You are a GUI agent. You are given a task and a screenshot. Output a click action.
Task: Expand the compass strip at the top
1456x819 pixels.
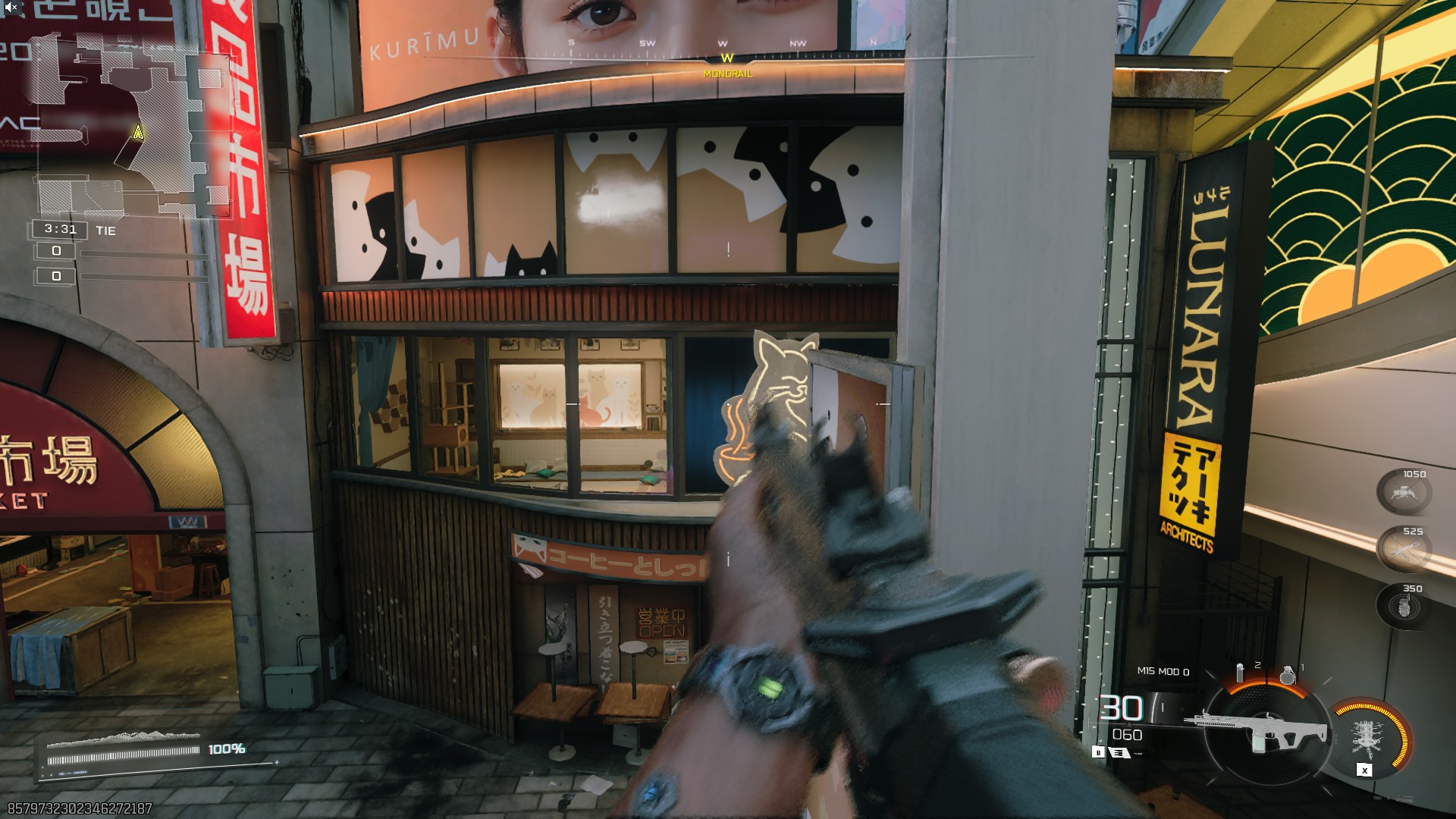pyautogui.click(x=726, y=45)
